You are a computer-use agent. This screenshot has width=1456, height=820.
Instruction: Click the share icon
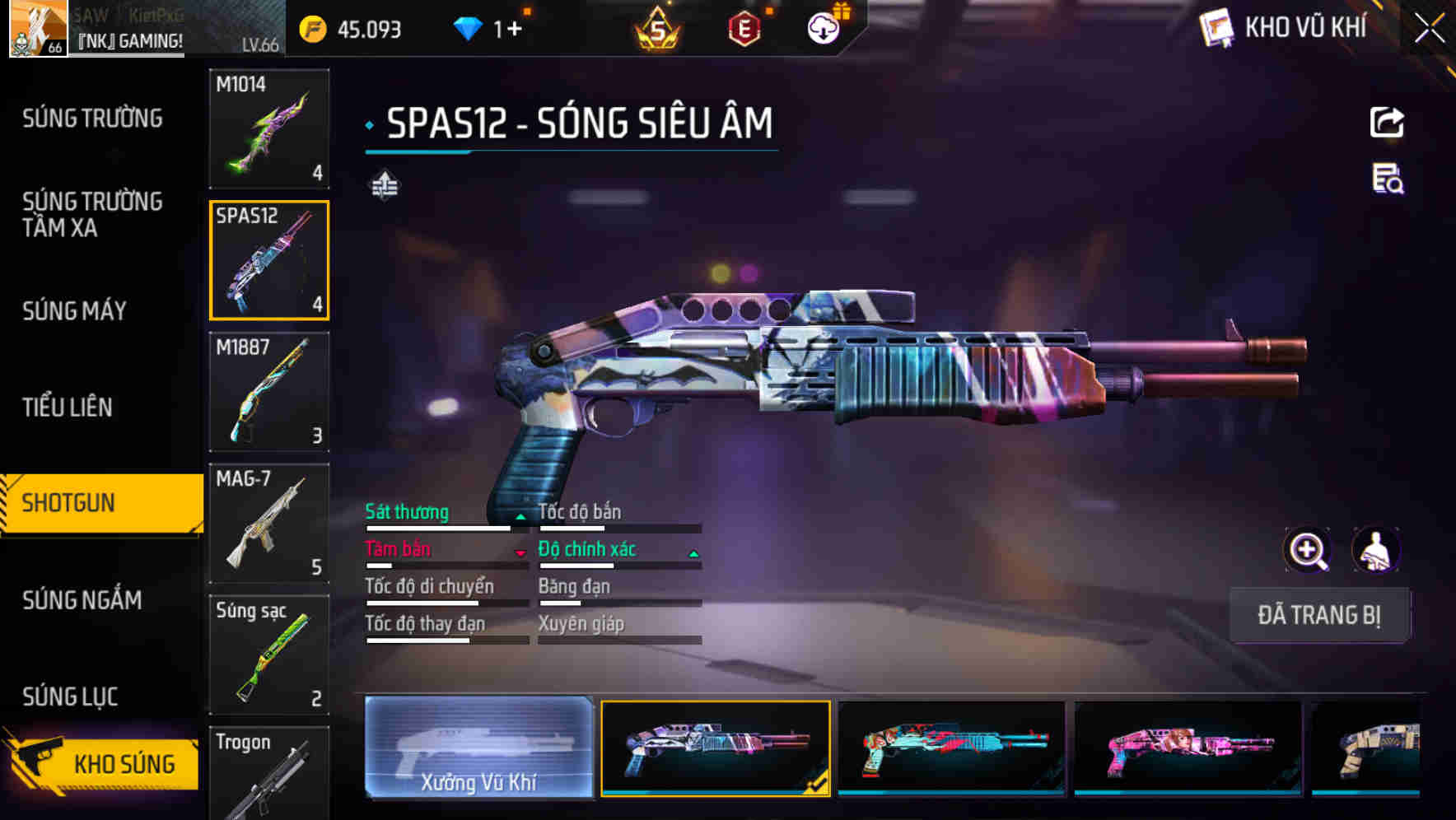pos(1387,123)
